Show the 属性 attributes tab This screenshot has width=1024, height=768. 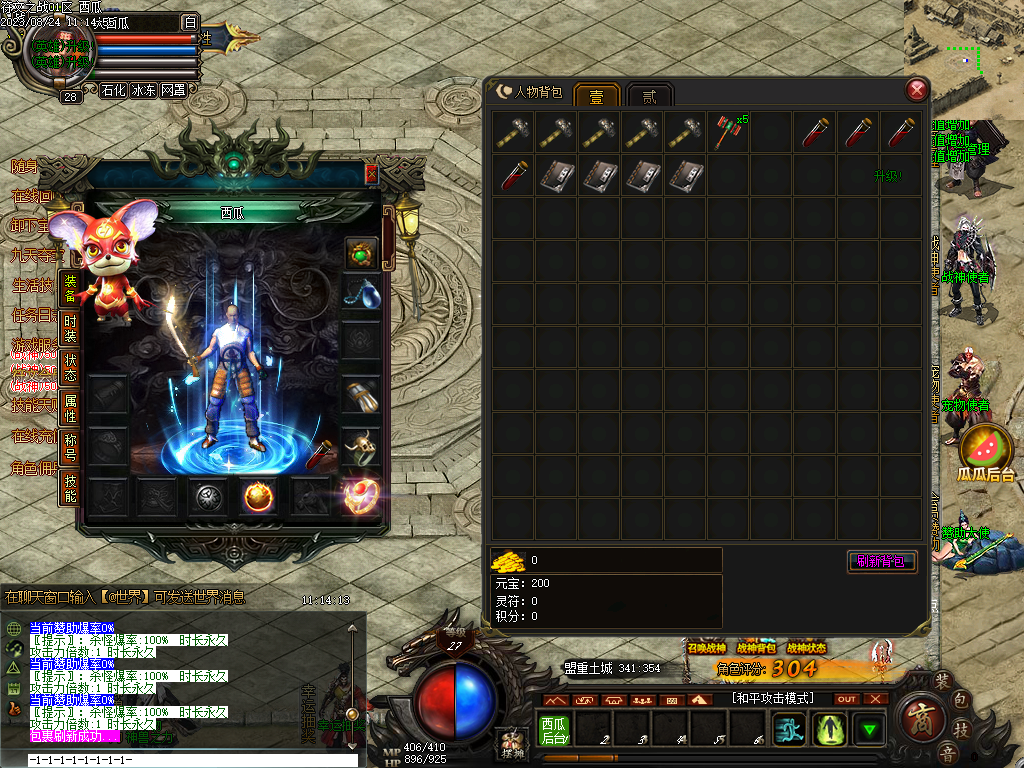(70, 408)
